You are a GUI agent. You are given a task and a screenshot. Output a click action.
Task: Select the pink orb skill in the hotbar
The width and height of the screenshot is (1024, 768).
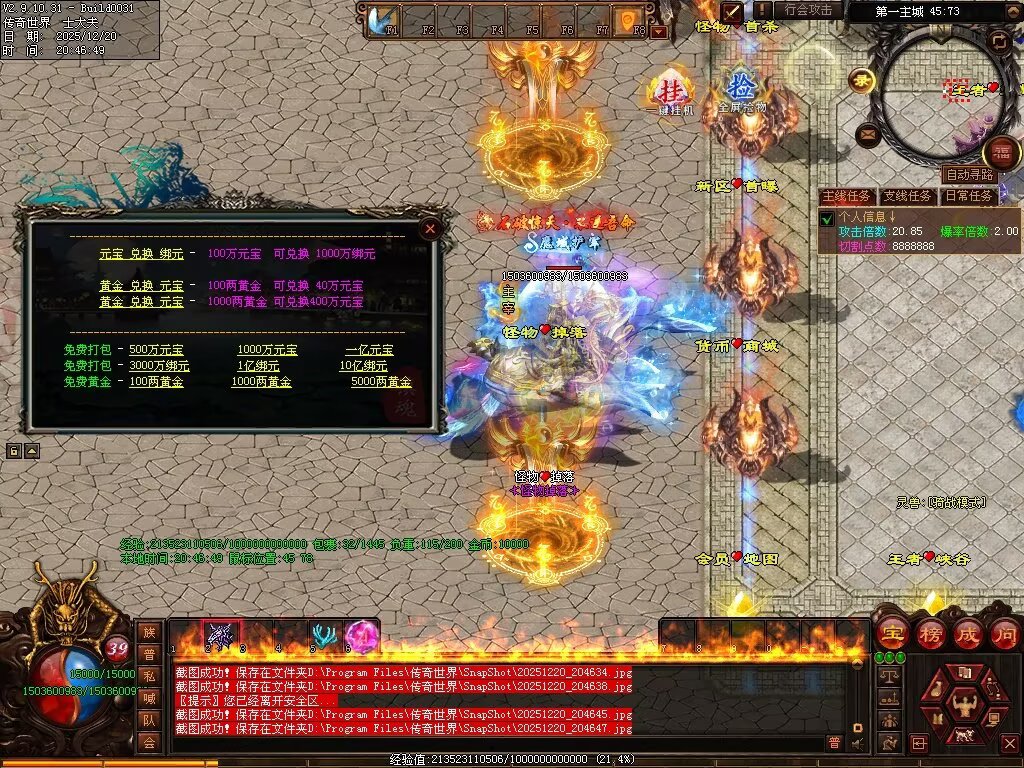click(x=359, y=636)
